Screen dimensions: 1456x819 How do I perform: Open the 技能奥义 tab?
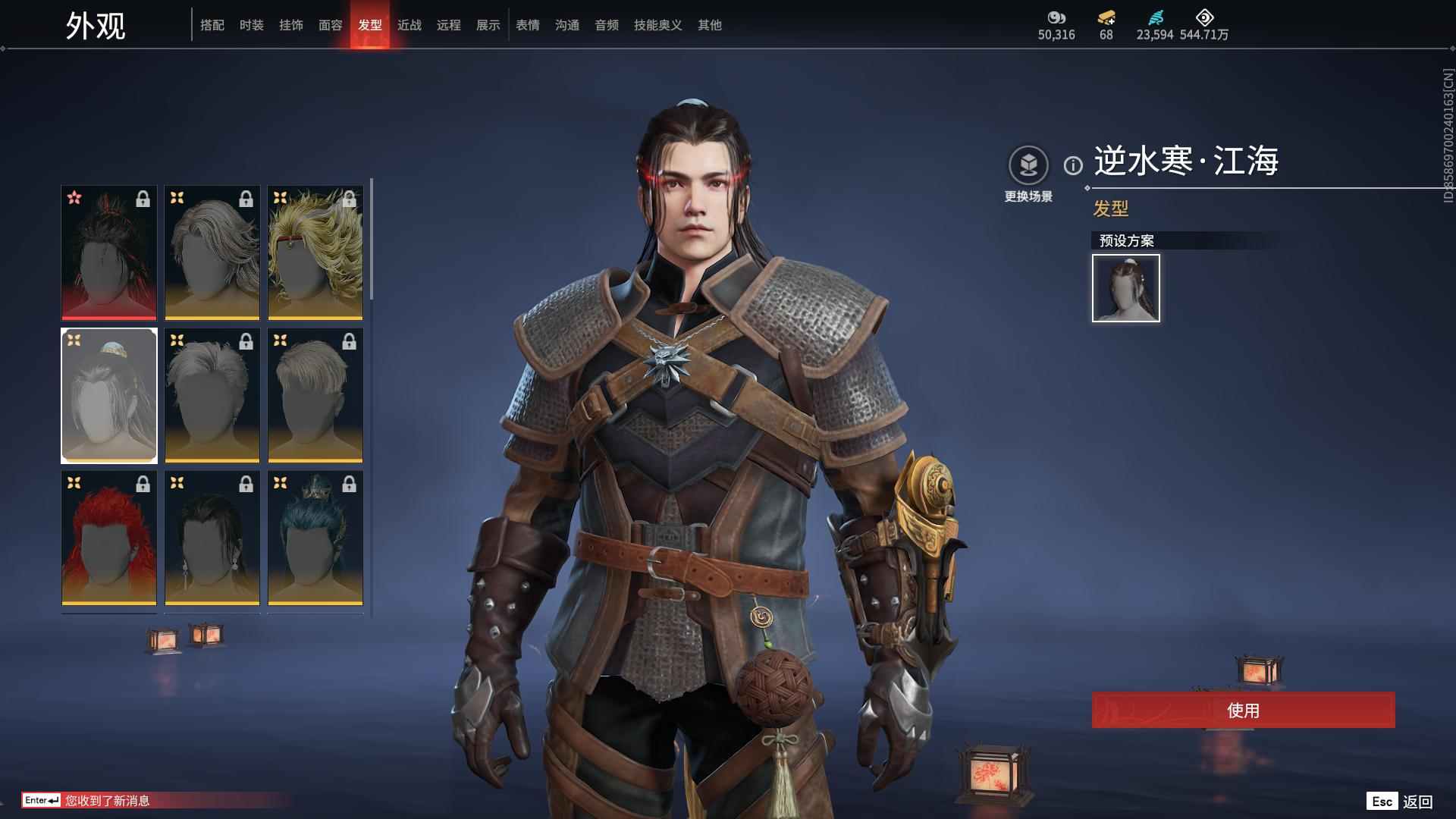click(x=658, y=25)
